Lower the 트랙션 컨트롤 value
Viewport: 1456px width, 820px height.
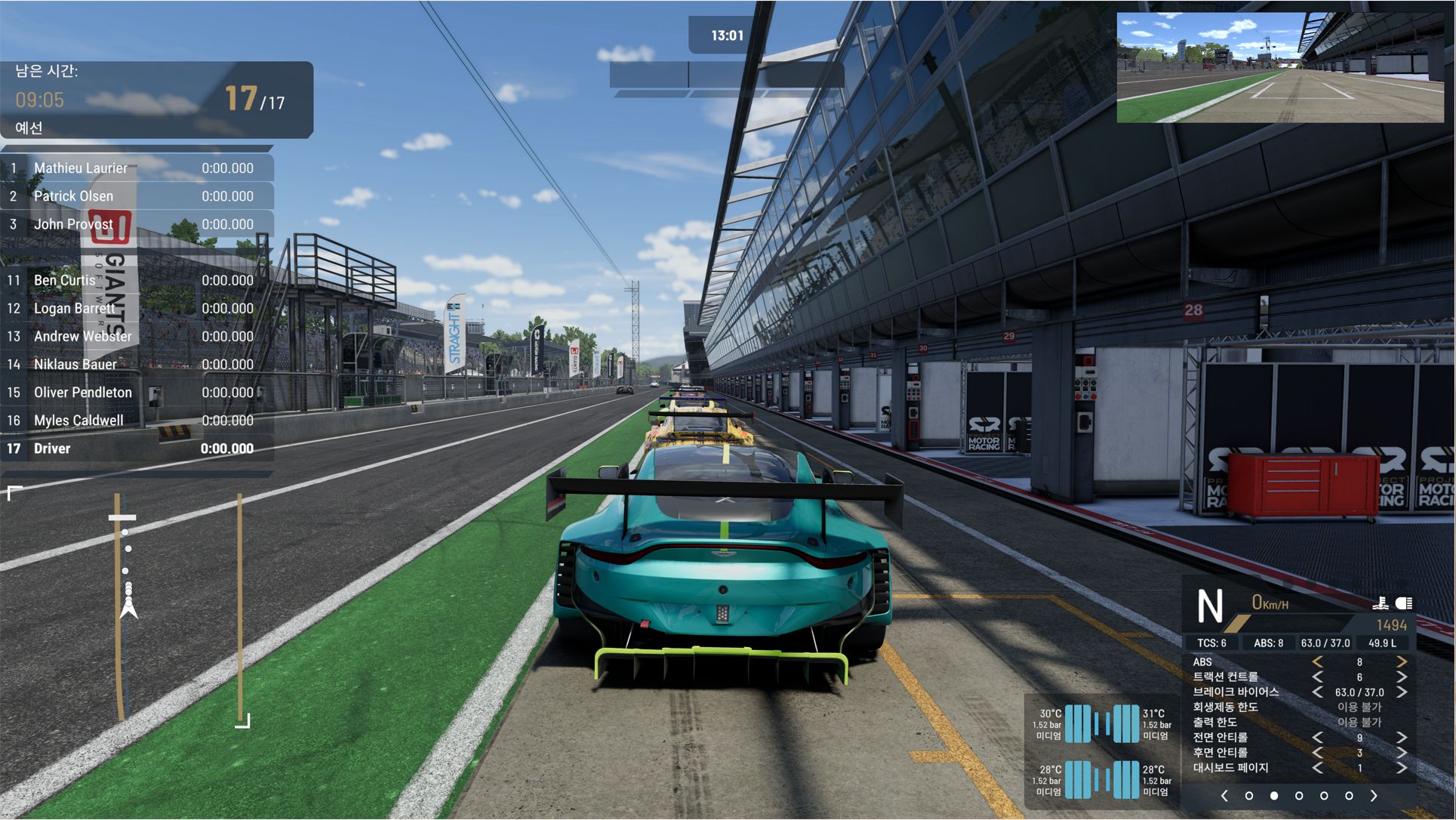pos(1318,677)
